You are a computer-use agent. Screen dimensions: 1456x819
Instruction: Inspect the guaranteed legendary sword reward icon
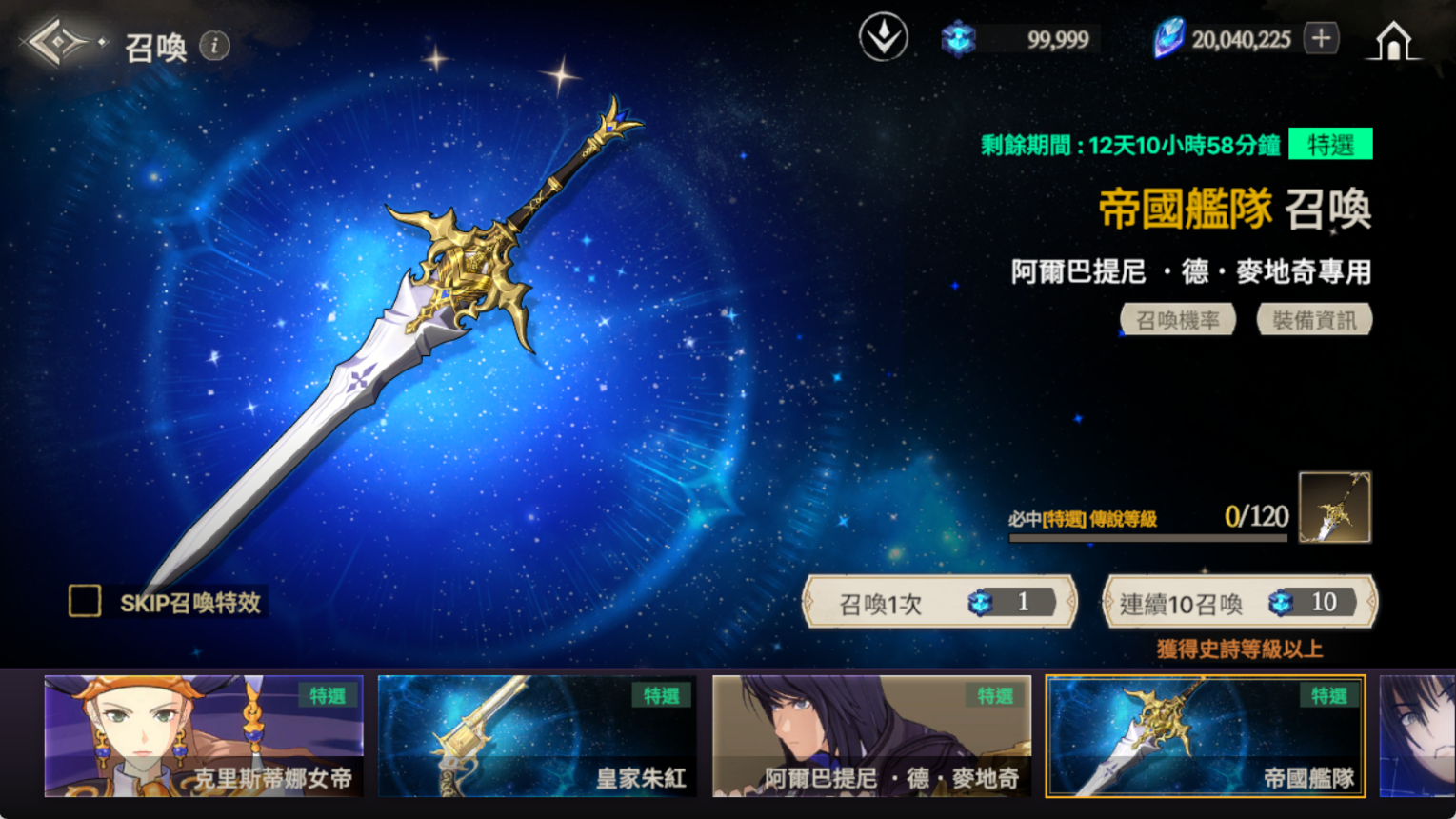click(x=1334, y=508)
